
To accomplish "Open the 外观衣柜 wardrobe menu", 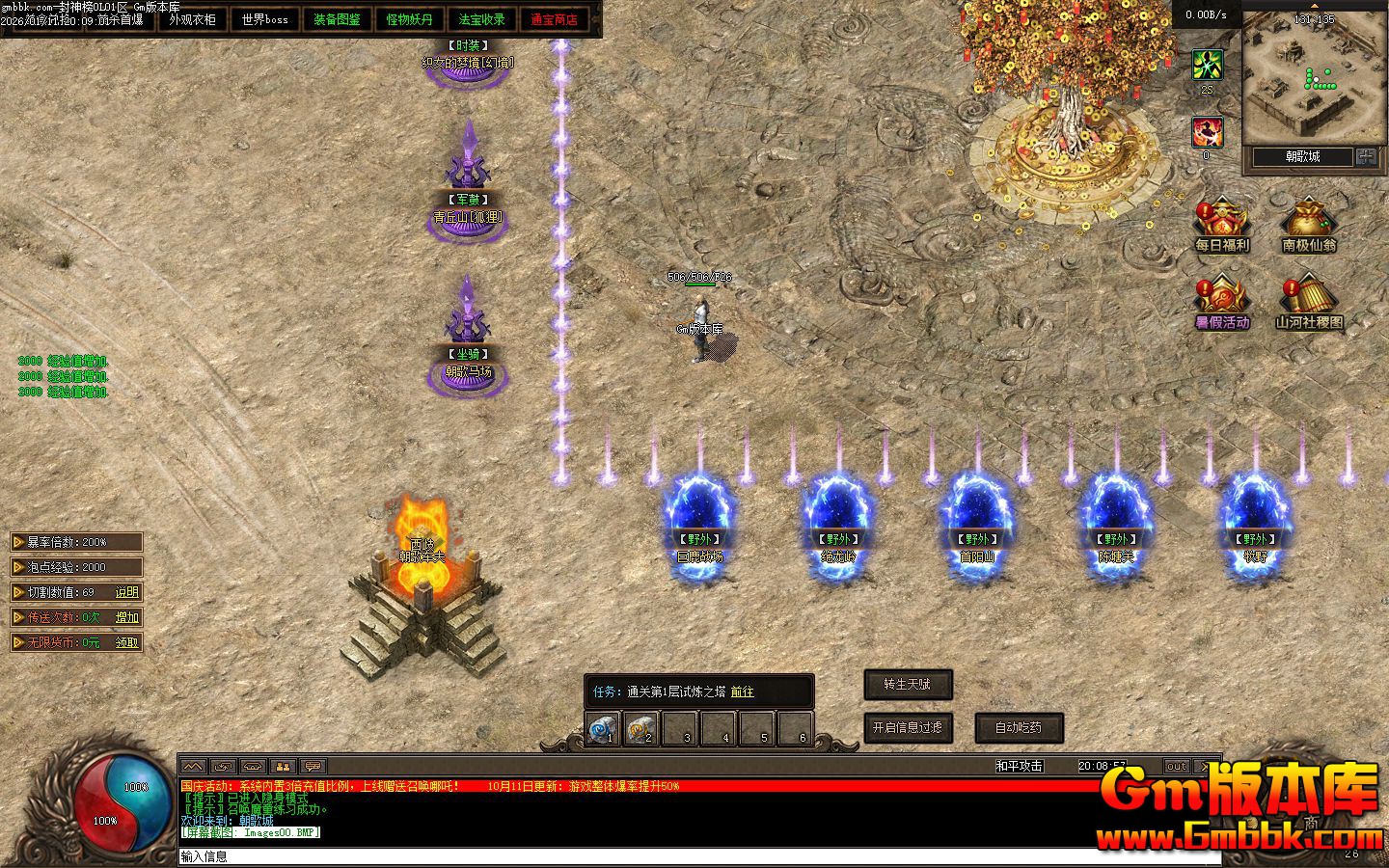I will click(193, 19).
